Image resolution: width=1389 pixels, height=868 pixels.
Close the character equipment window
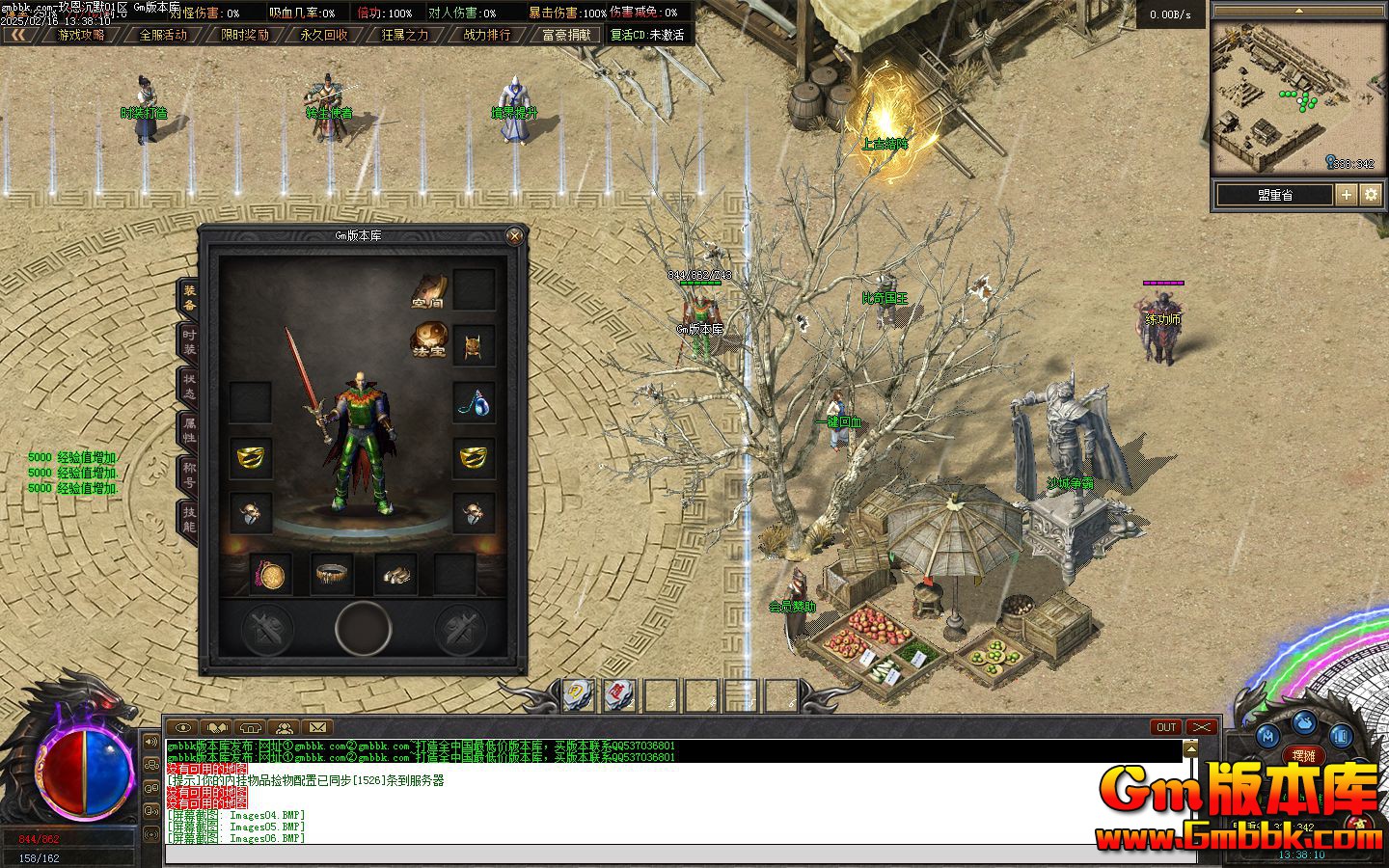pos(515,235)
